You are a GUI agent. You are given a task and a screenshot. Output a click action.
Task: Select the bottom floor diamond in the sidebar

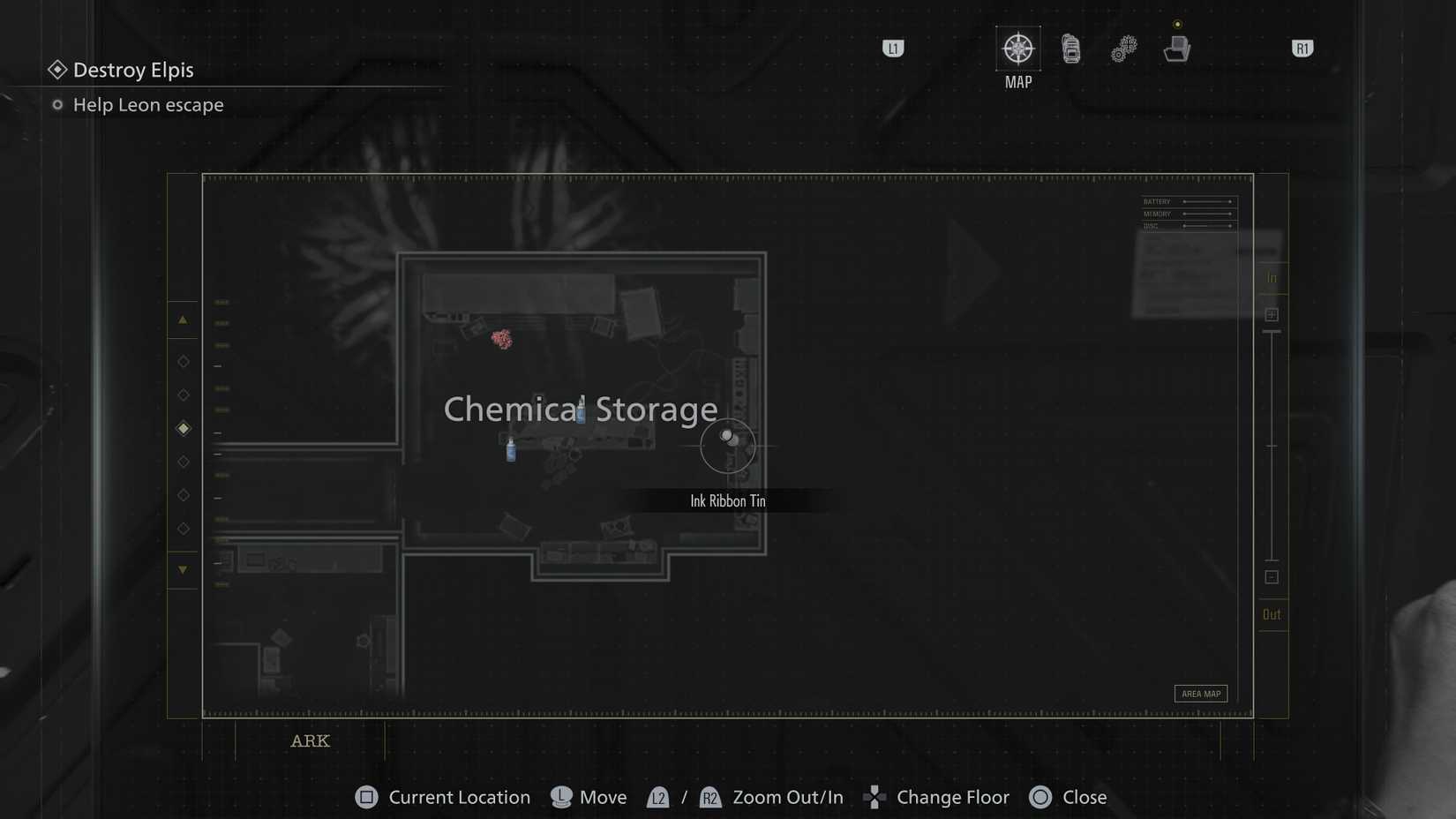(x=184, y=529)
